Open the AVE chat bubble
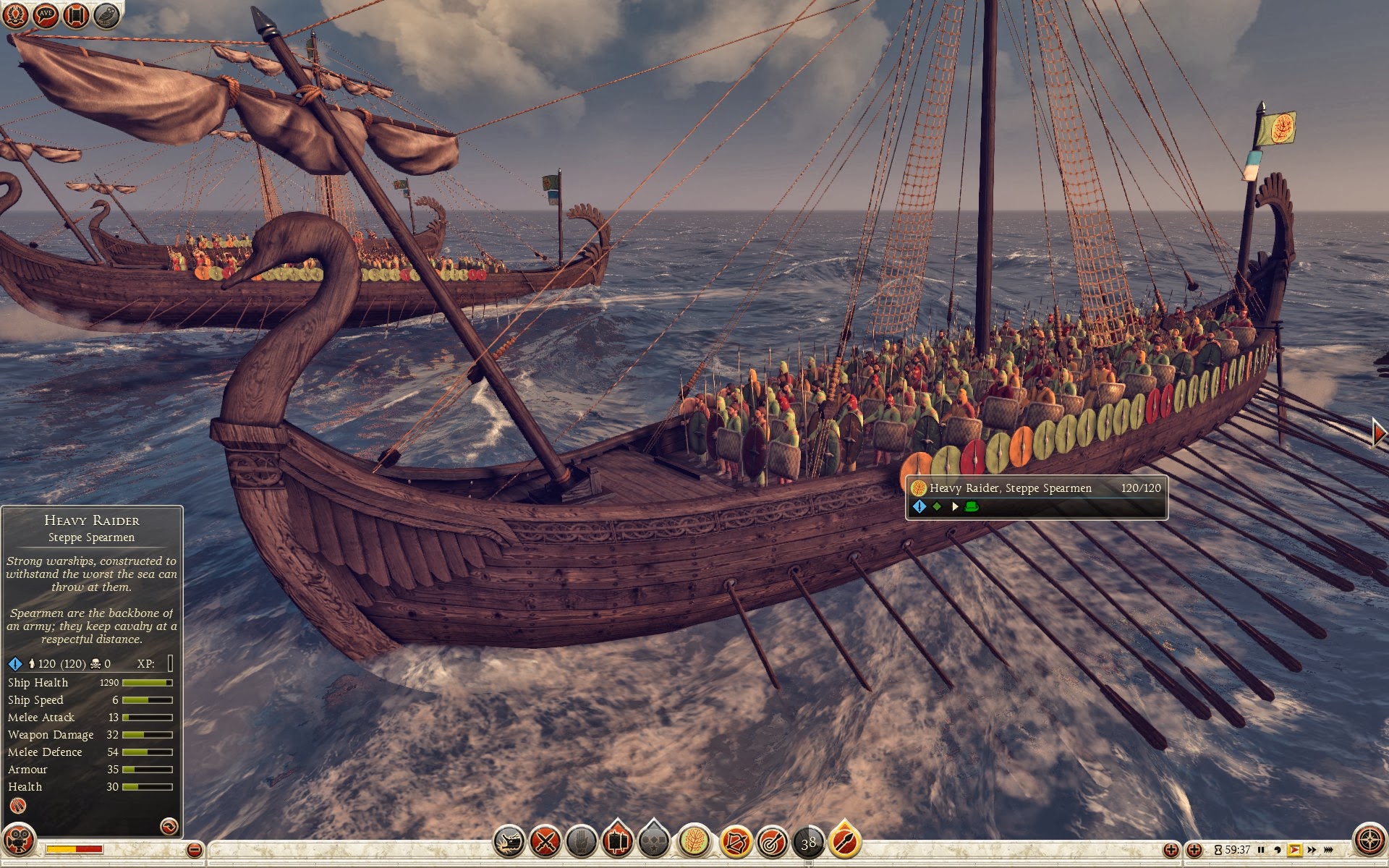Screen dimensions: 1389x868 tap(46, 14)
